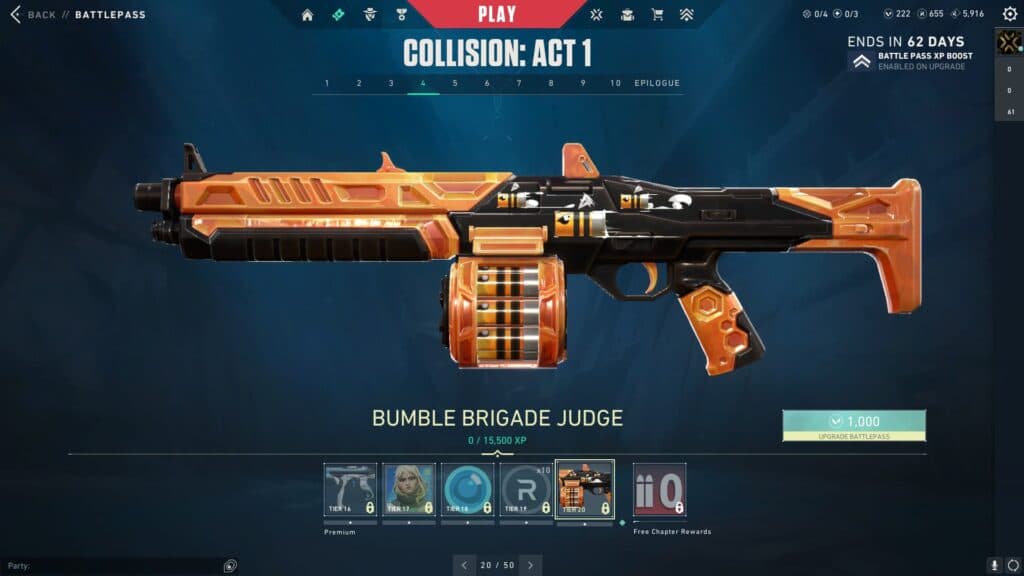The width and height of the screenshot is (1024, 576).
Task: Upgrade Battlepass for 1,000 points
Action: click(854, 425)
